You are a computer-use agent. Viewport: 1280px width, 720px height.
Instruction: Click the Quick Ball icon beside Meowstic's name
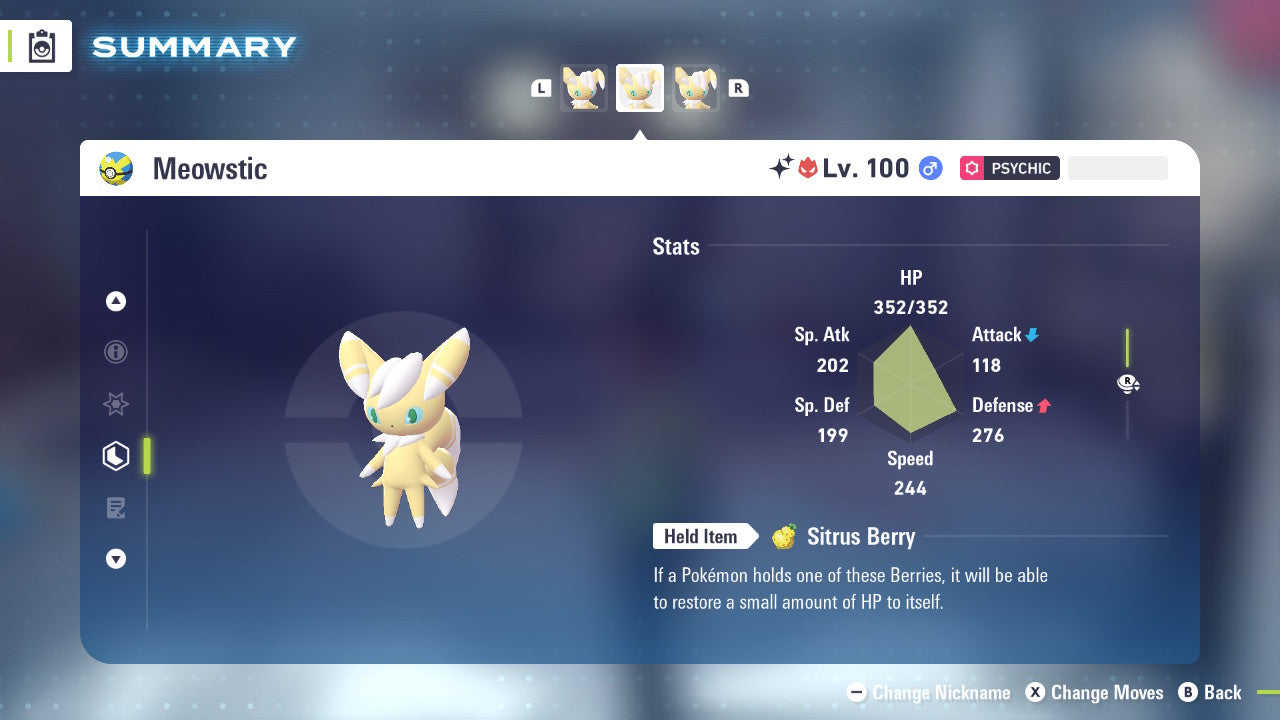click(117, 168)
